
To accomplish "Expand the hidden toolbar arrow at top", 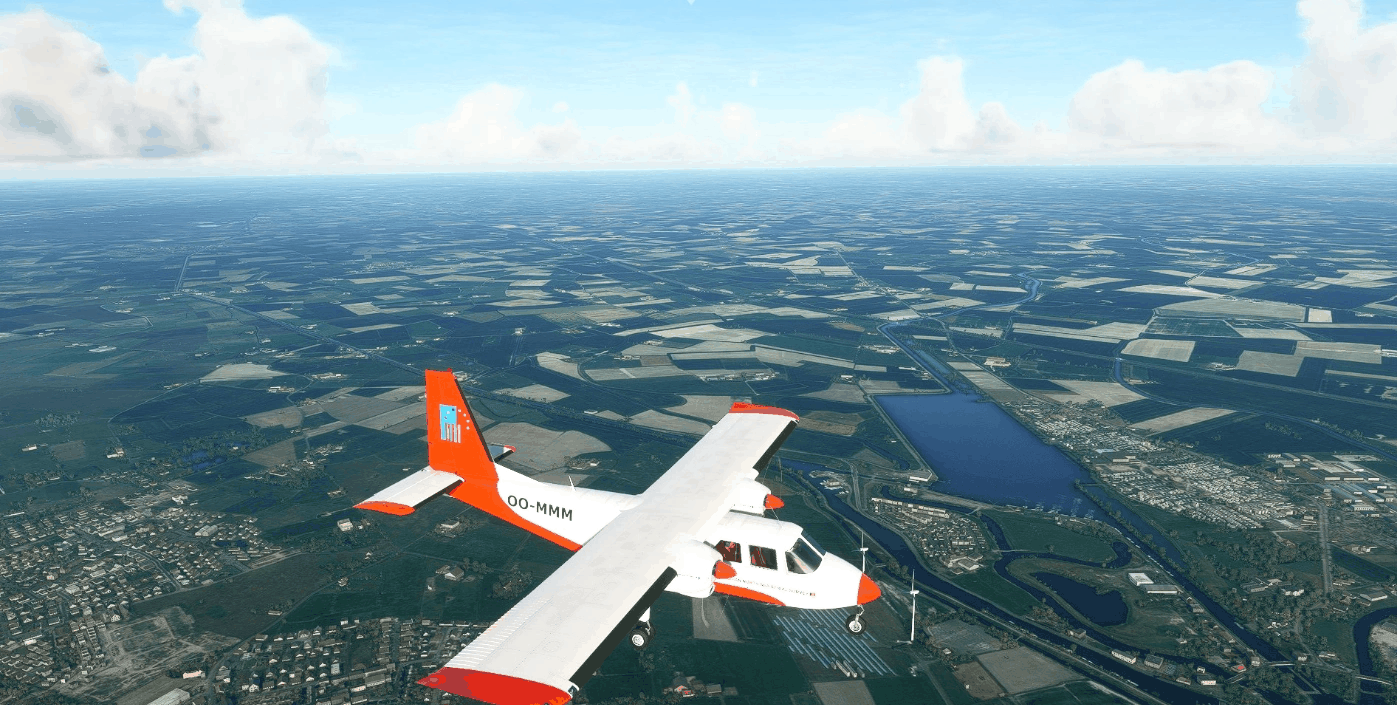I will point(692,2).
